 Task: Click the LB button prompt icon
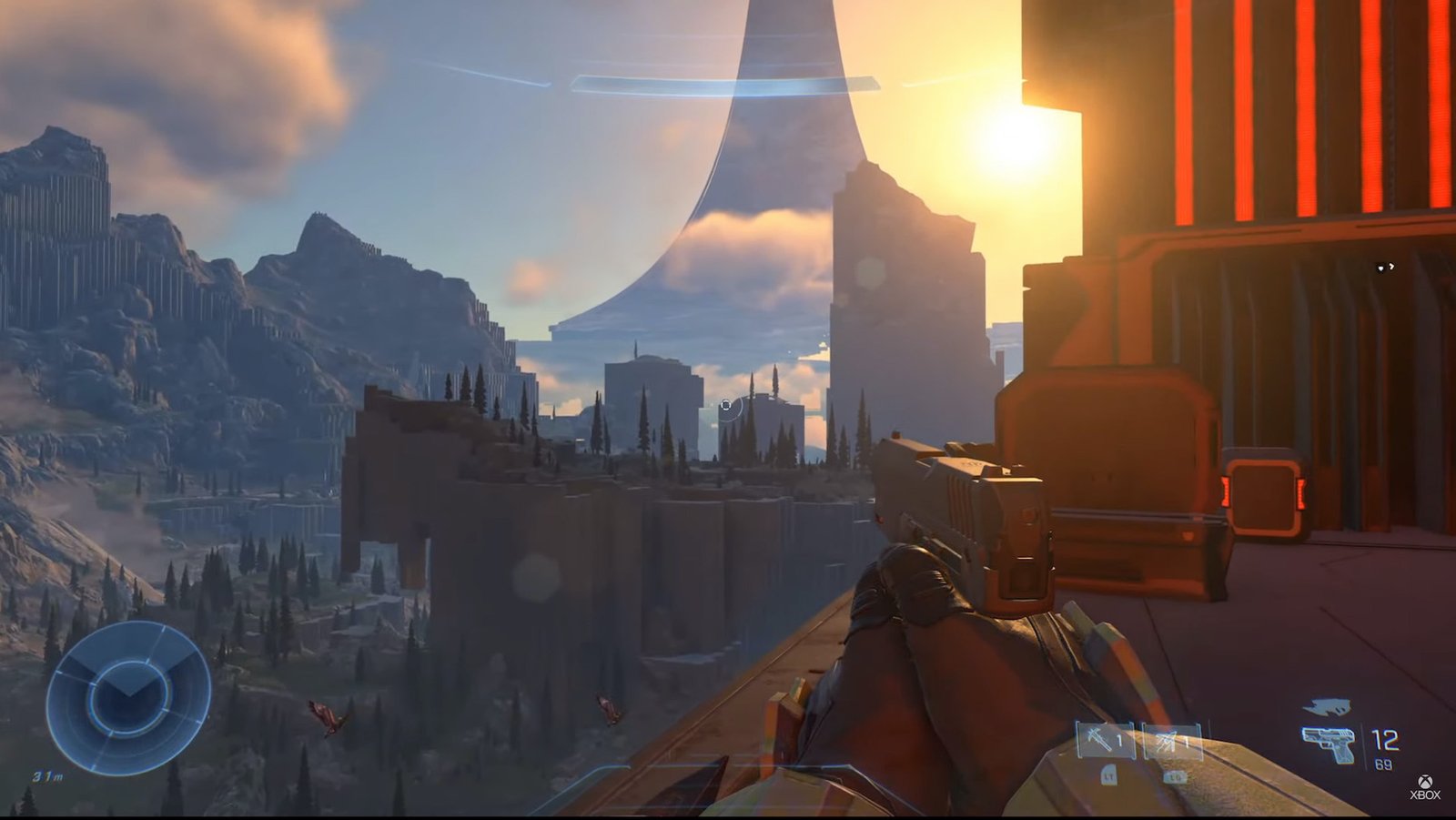(1174, 776)
